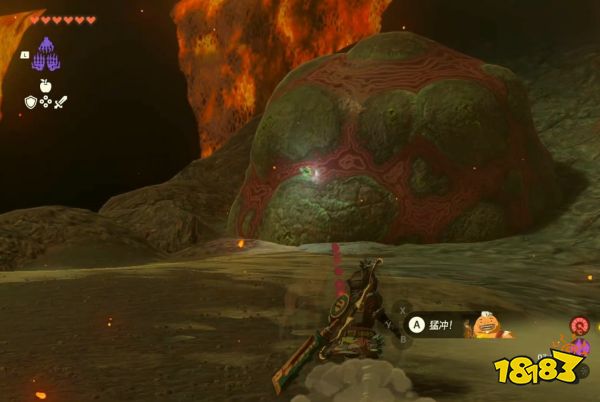Open the apple food quick-select

click(x=47, y=88)
